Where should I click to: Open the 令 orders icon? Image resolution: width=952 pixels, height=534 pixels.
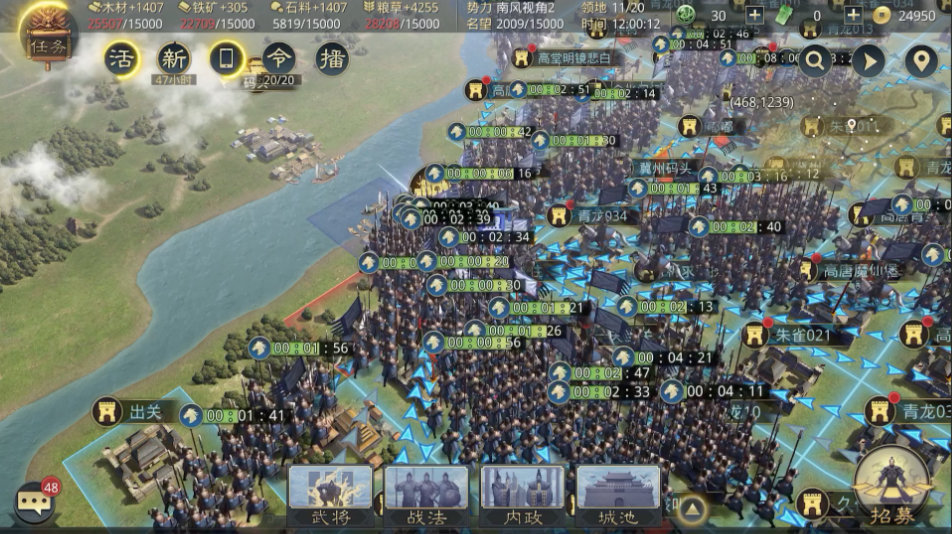click(279, 58)
